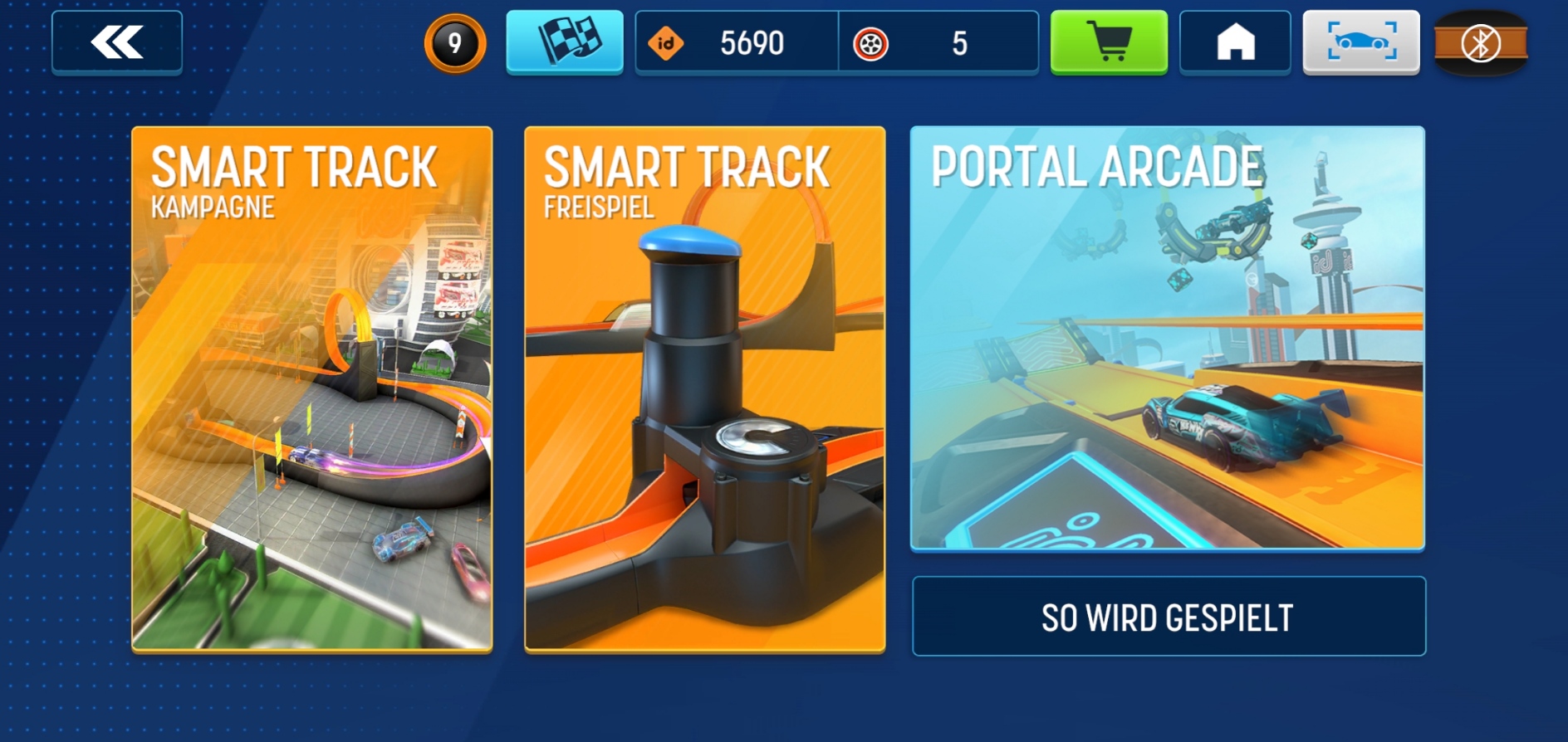Open the car scan button
Viewport: 1568px width, 742px height.
point(1361,42)
